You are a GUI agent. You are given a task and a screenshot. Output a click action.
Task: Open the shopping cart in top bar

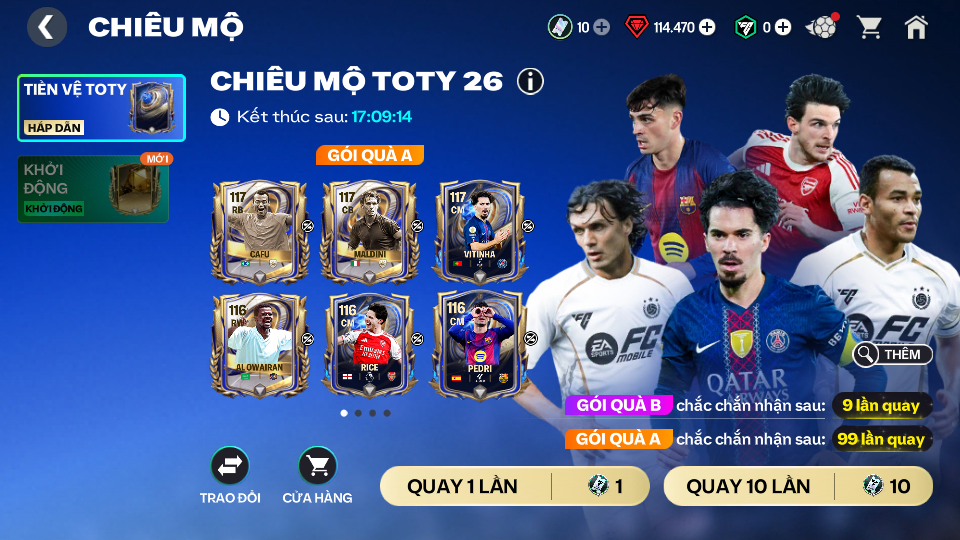(869, 27)
